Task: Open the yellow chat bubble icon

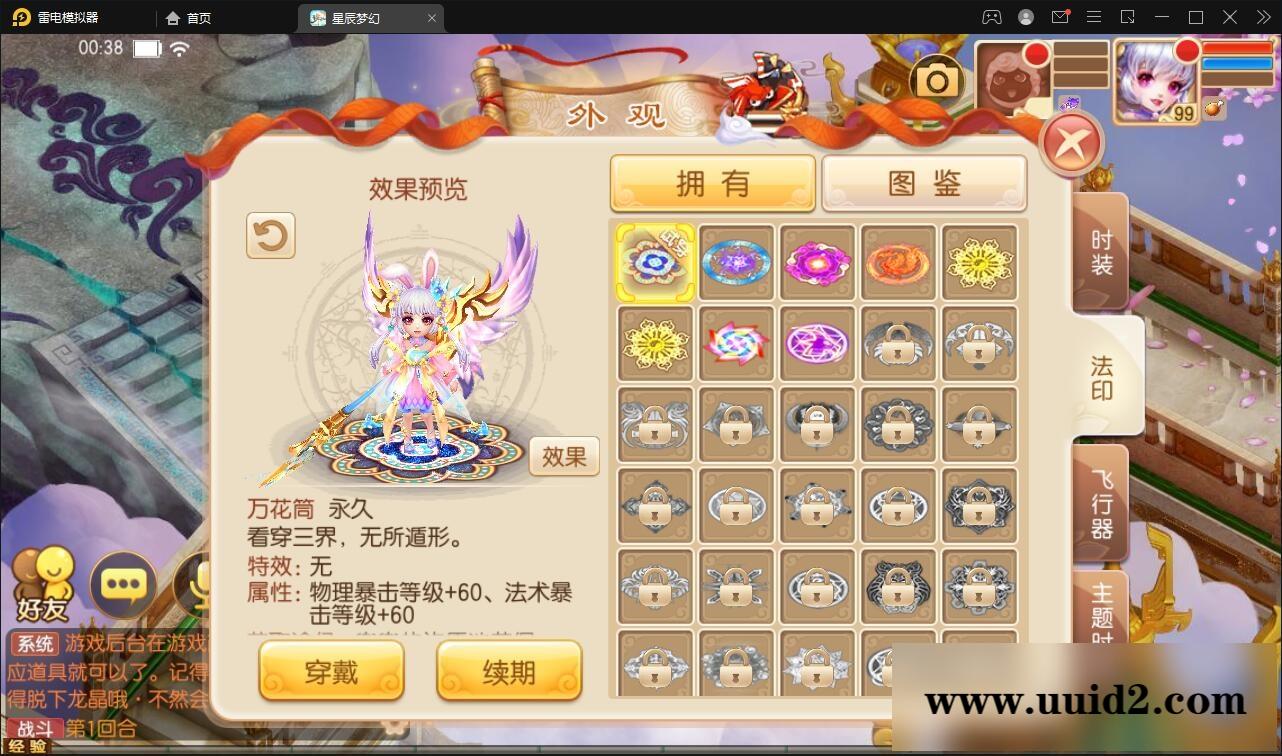Action: [x=124, y=586]
